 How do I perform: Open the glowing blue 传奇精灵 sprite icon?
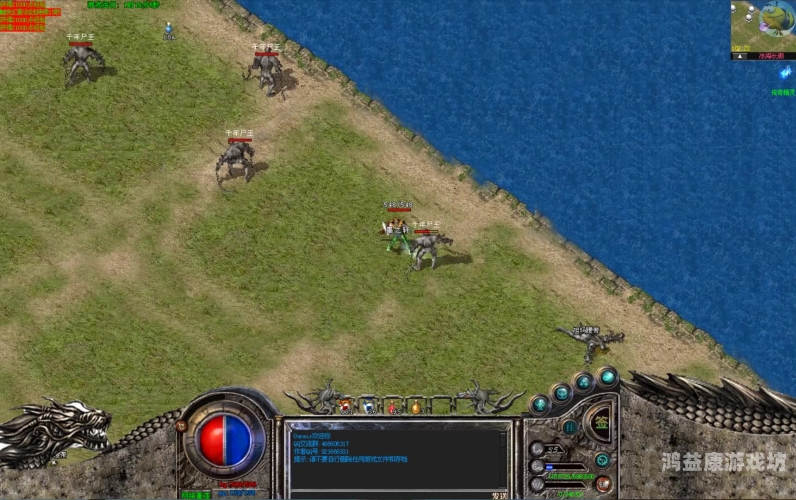(x=784, y=73)
